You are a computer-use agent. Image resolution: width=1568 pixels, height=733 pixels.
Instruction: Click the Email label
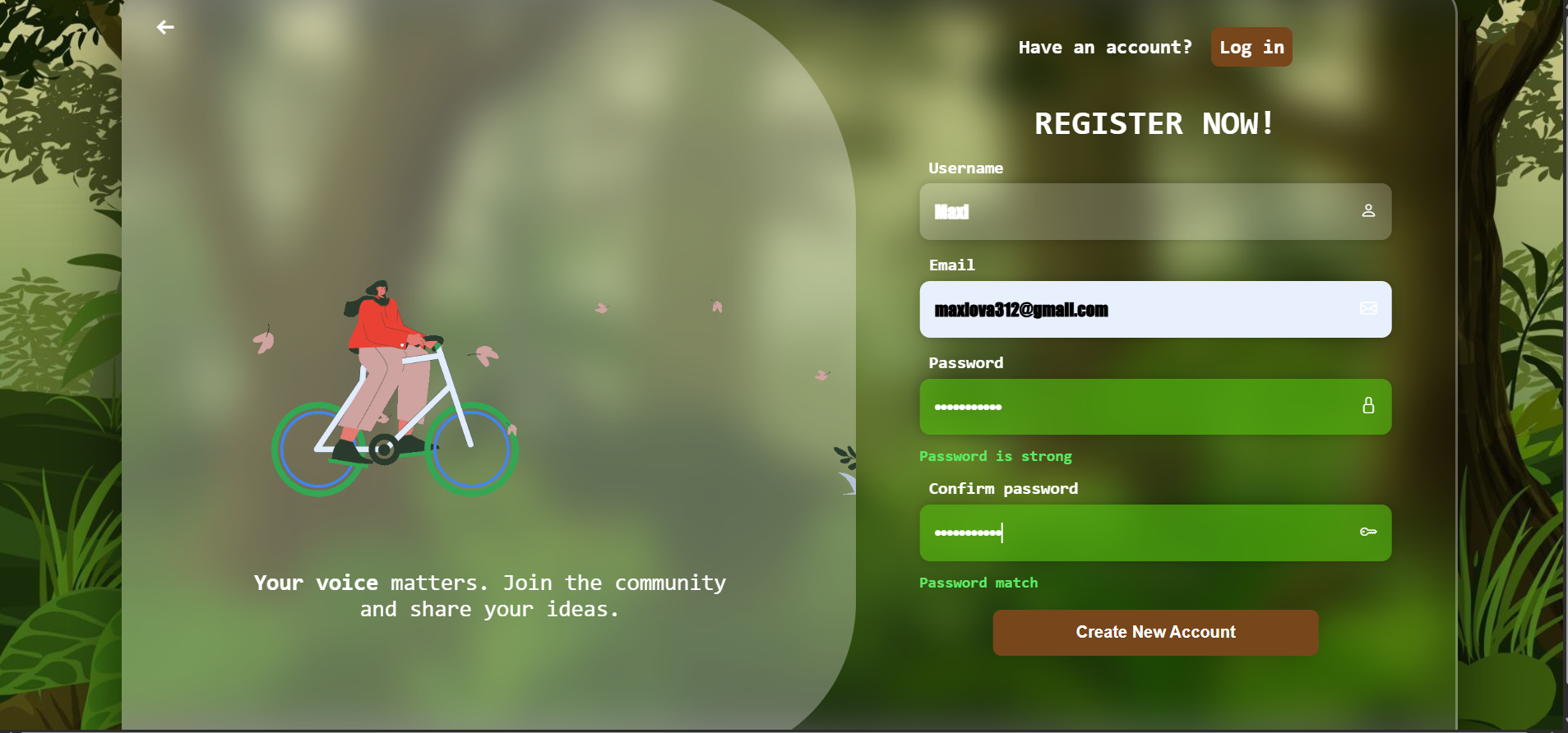tap(951, 265)
